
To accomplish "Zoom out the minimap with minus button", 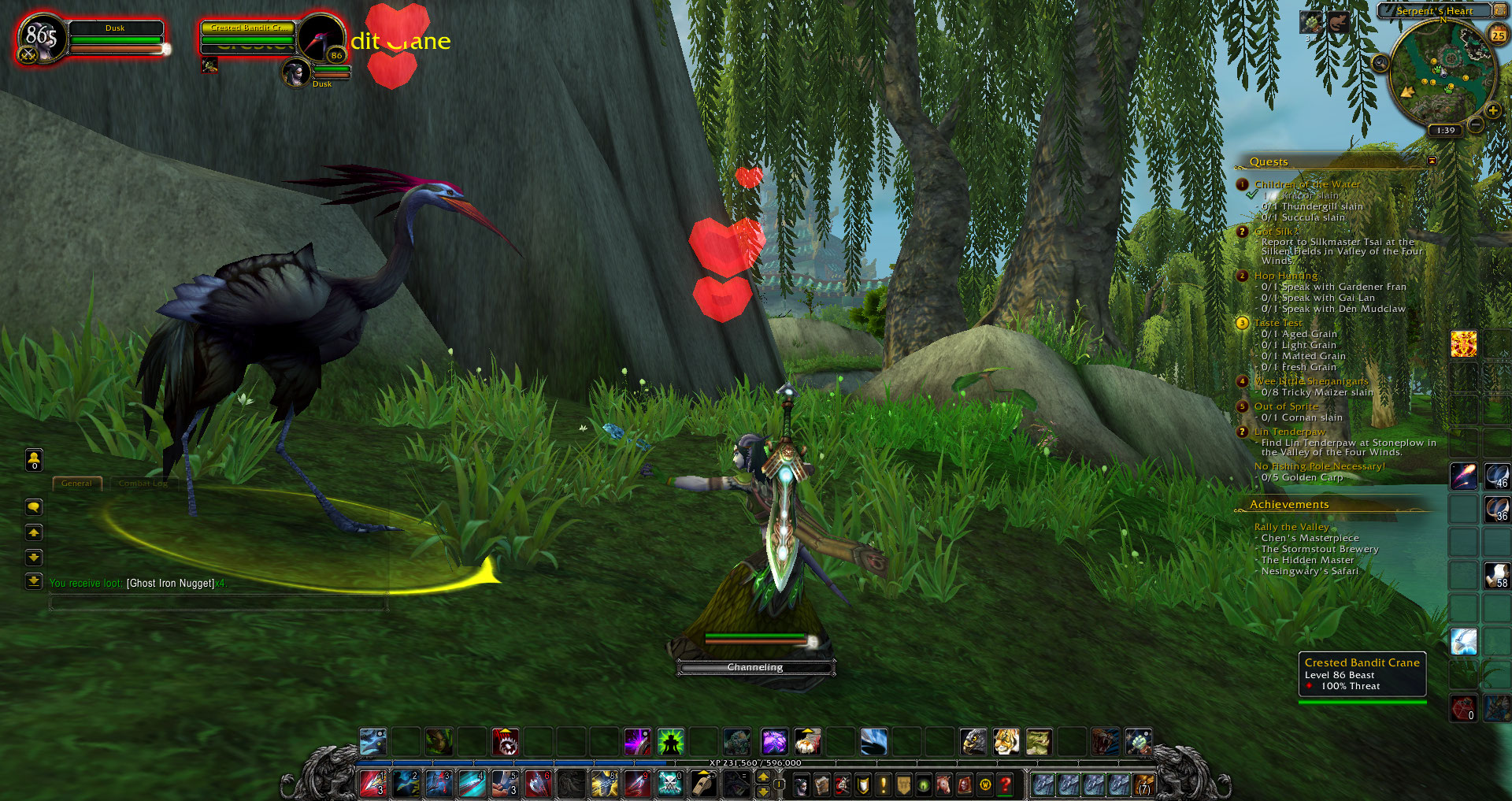I will (1477, 124).
